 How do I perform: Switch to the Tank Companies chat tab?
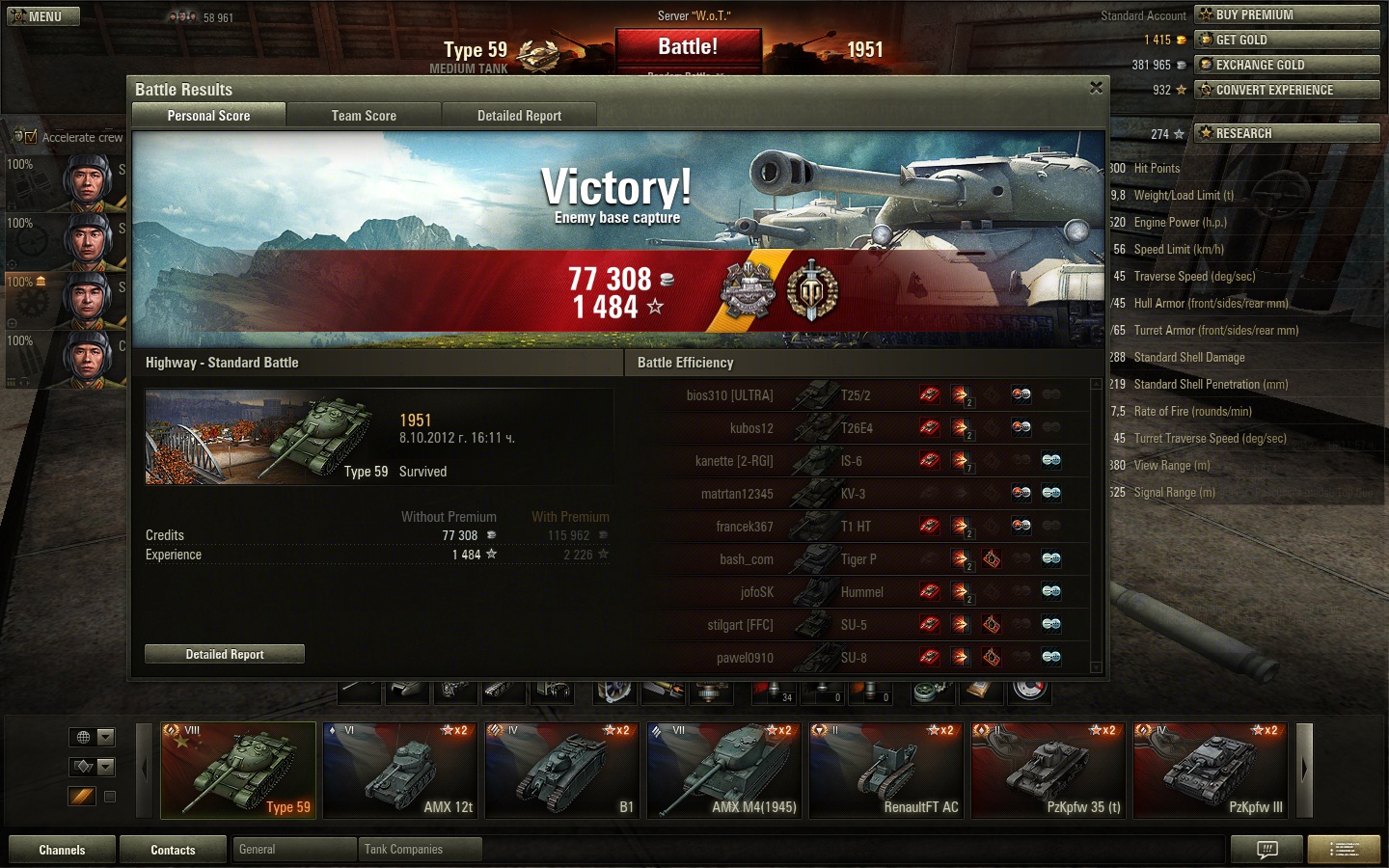pos(419,850)
